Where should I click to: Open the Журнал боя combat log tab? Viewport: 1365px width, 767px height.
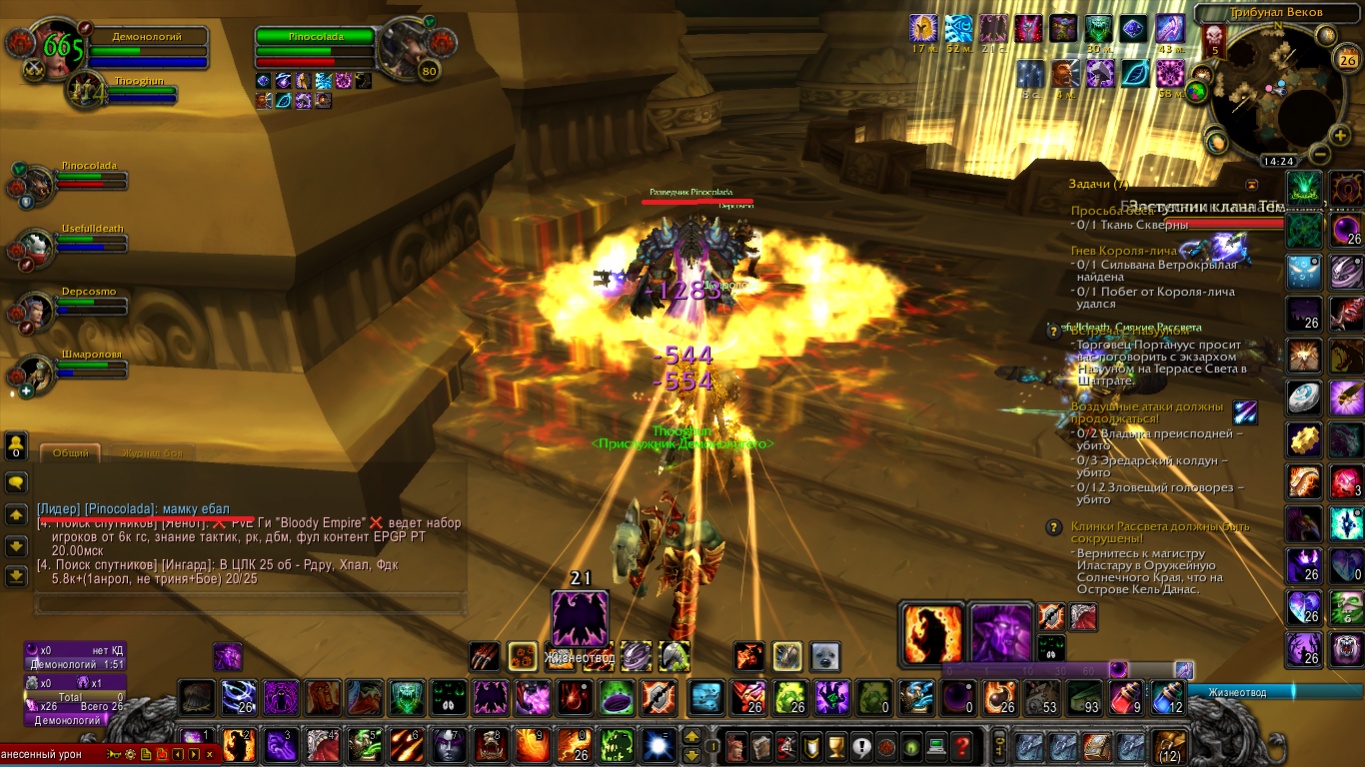pyautogui.click(x=147, y=453)
